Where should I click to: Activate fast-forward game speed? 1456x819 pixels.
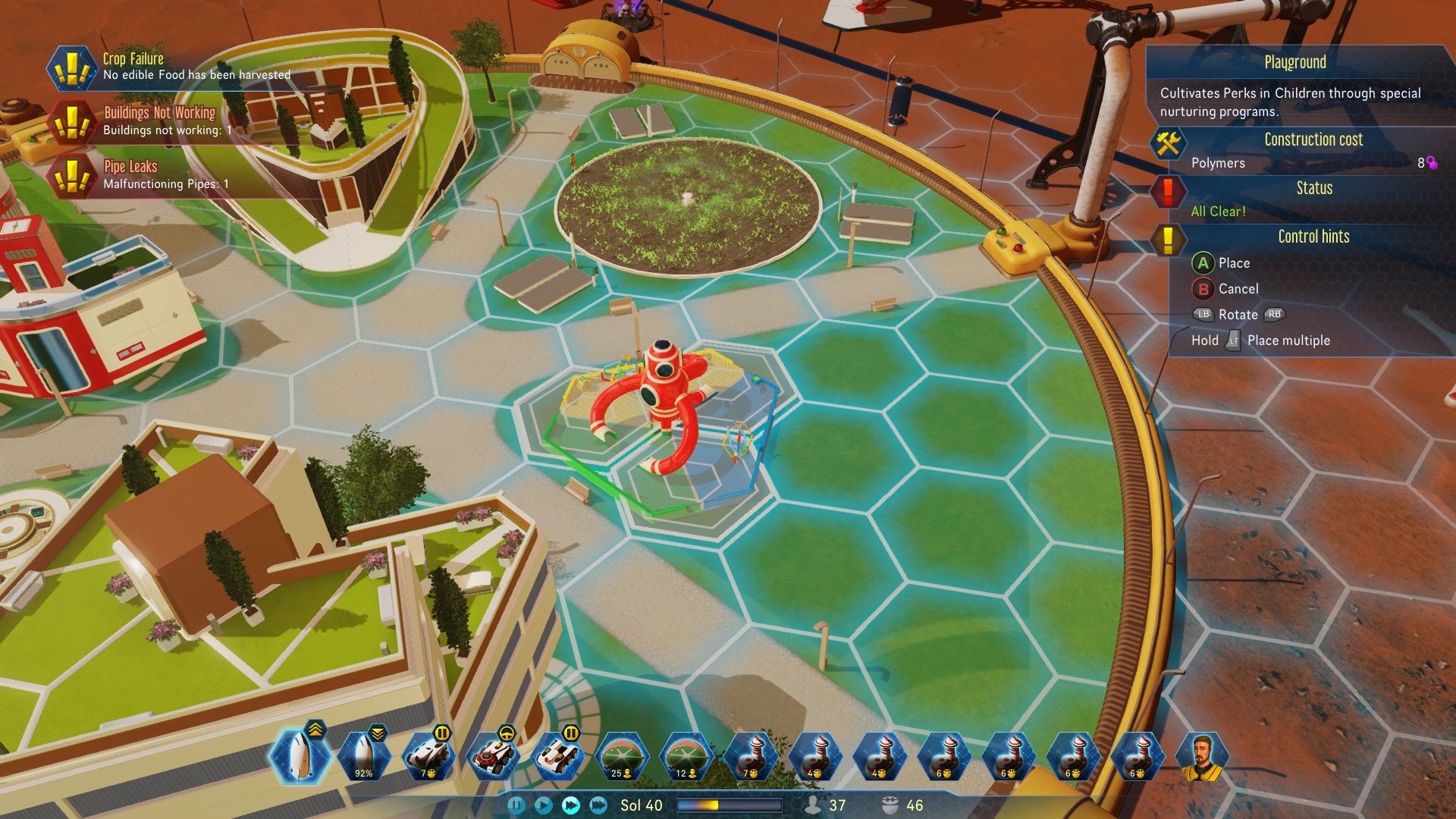pyautogui.click(x=573, y=805)
